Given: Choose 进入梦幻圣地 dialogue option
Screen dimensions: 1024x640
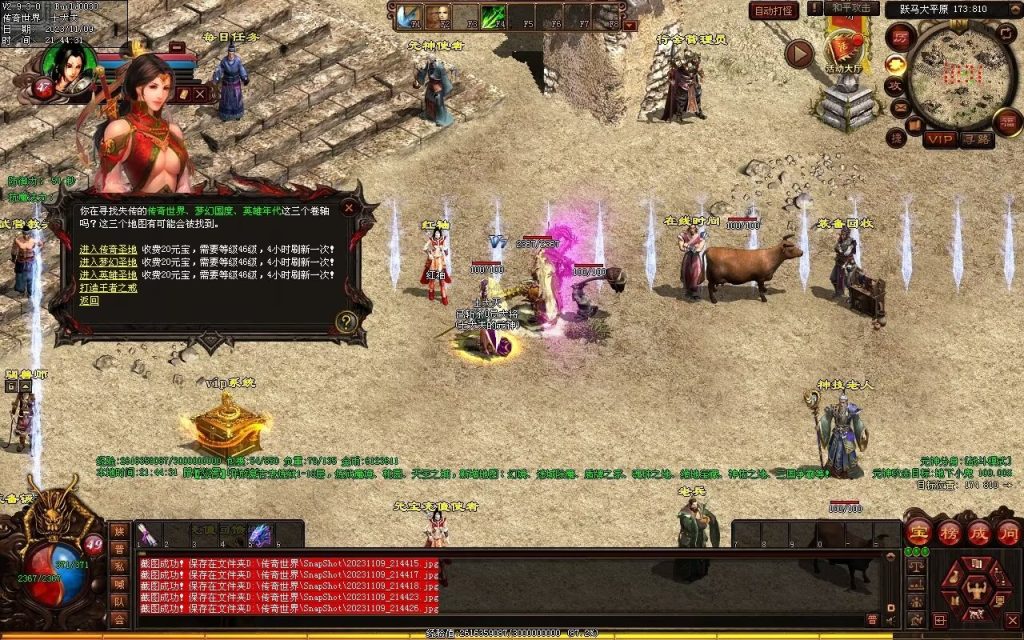Looking at the screenshot, I should (x=106, y=262).
